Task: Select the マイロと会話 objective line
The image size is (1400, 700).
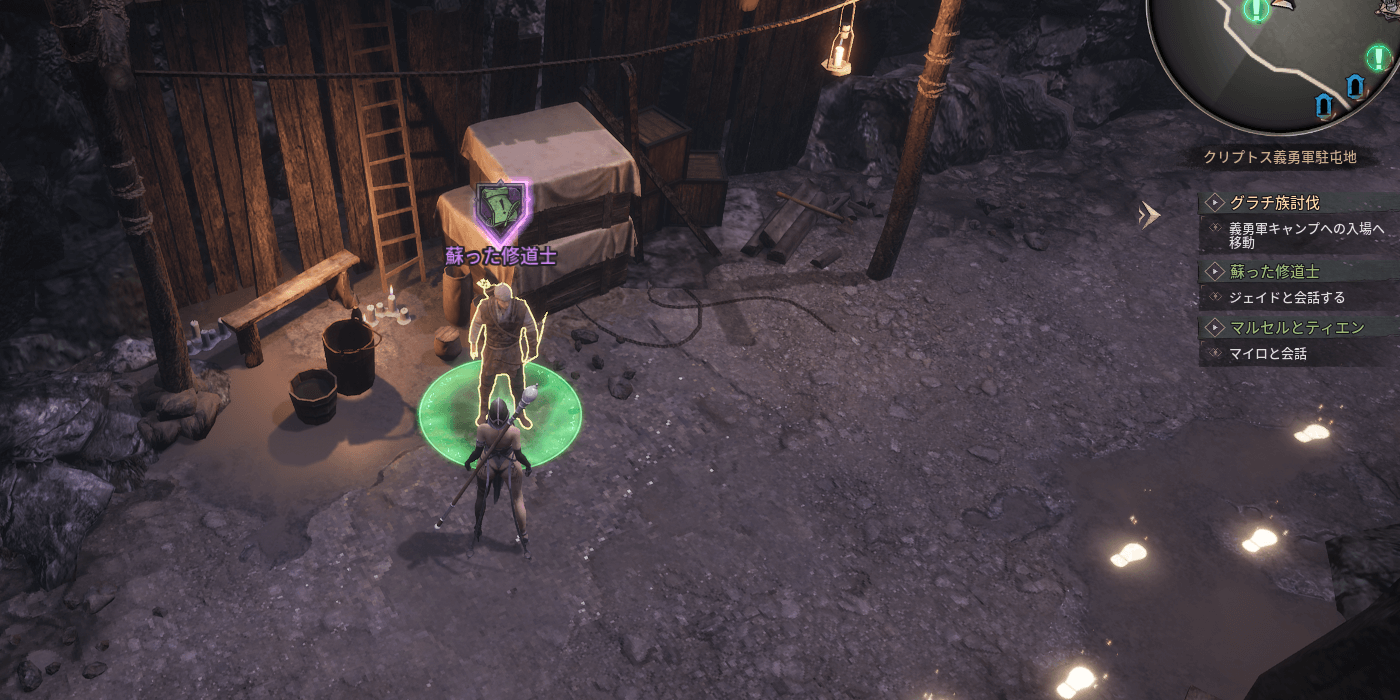Action: click(x=1267, y=353)
